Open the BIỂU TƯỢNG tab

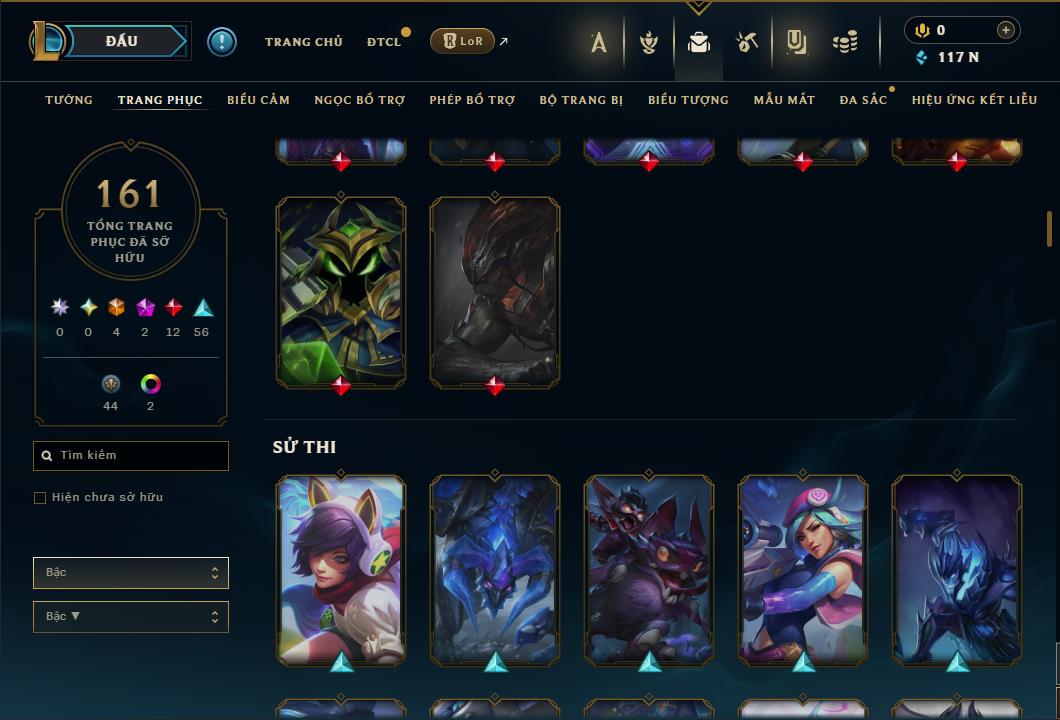click(x=688, y=100)
